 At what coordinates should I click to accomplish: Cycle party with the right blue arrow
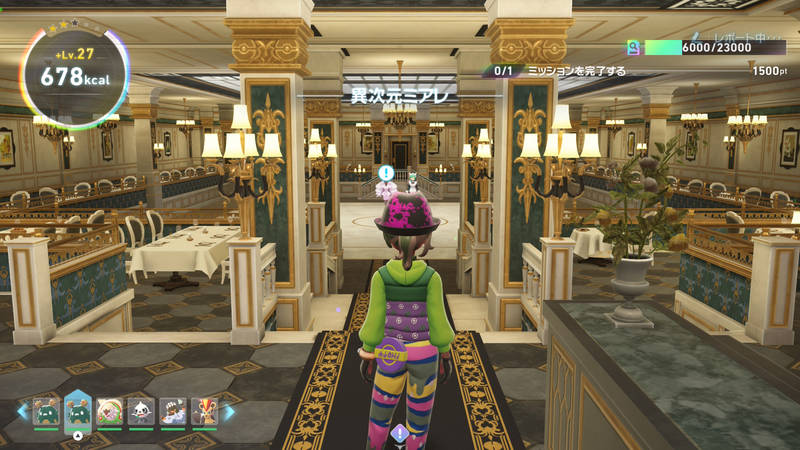point(229,412)
